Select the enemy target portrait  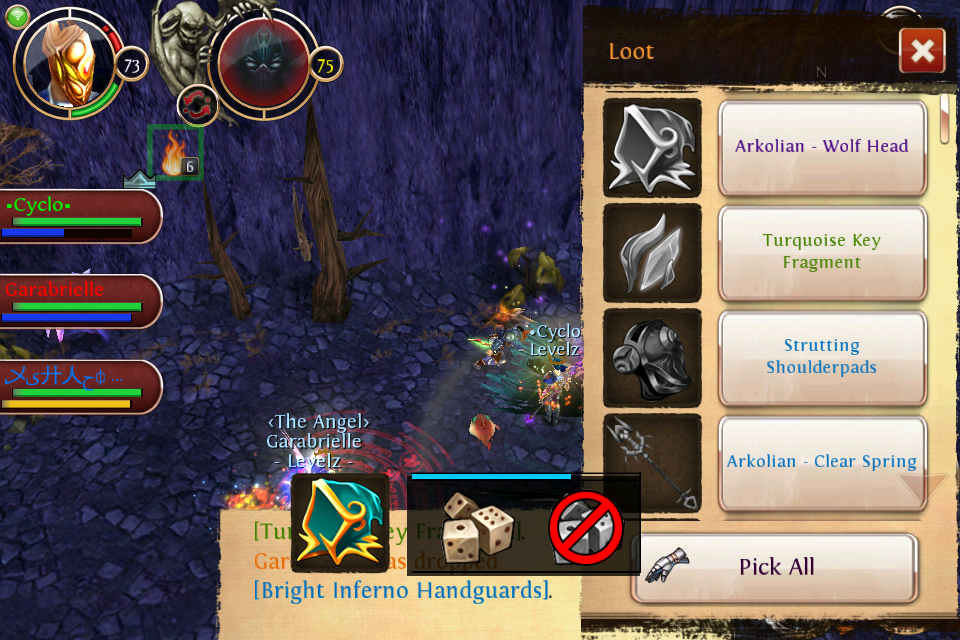[262, 65]
